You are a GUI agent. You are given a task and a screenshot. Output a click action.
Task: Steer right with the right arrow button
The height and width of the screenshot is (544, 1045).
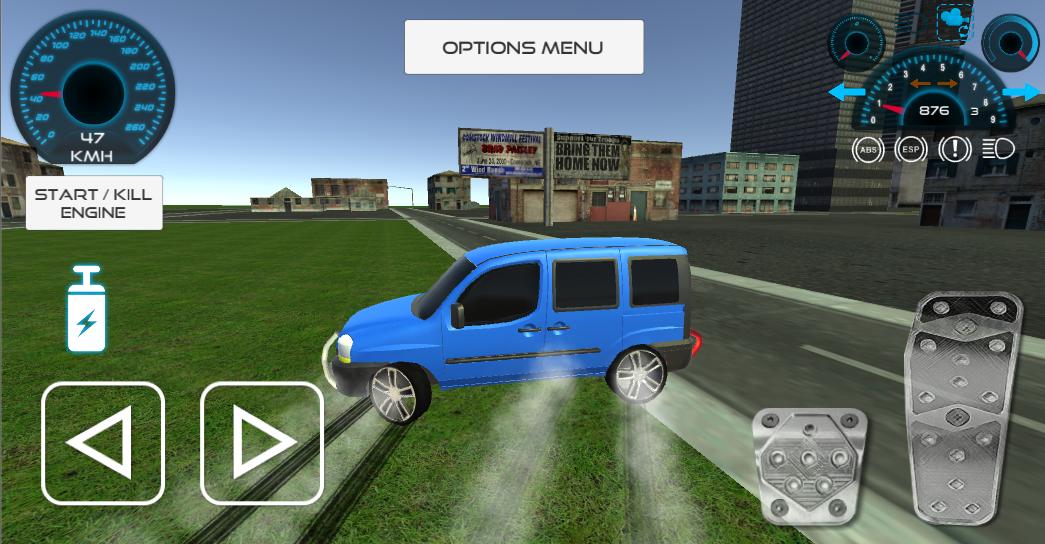(262, 443)
